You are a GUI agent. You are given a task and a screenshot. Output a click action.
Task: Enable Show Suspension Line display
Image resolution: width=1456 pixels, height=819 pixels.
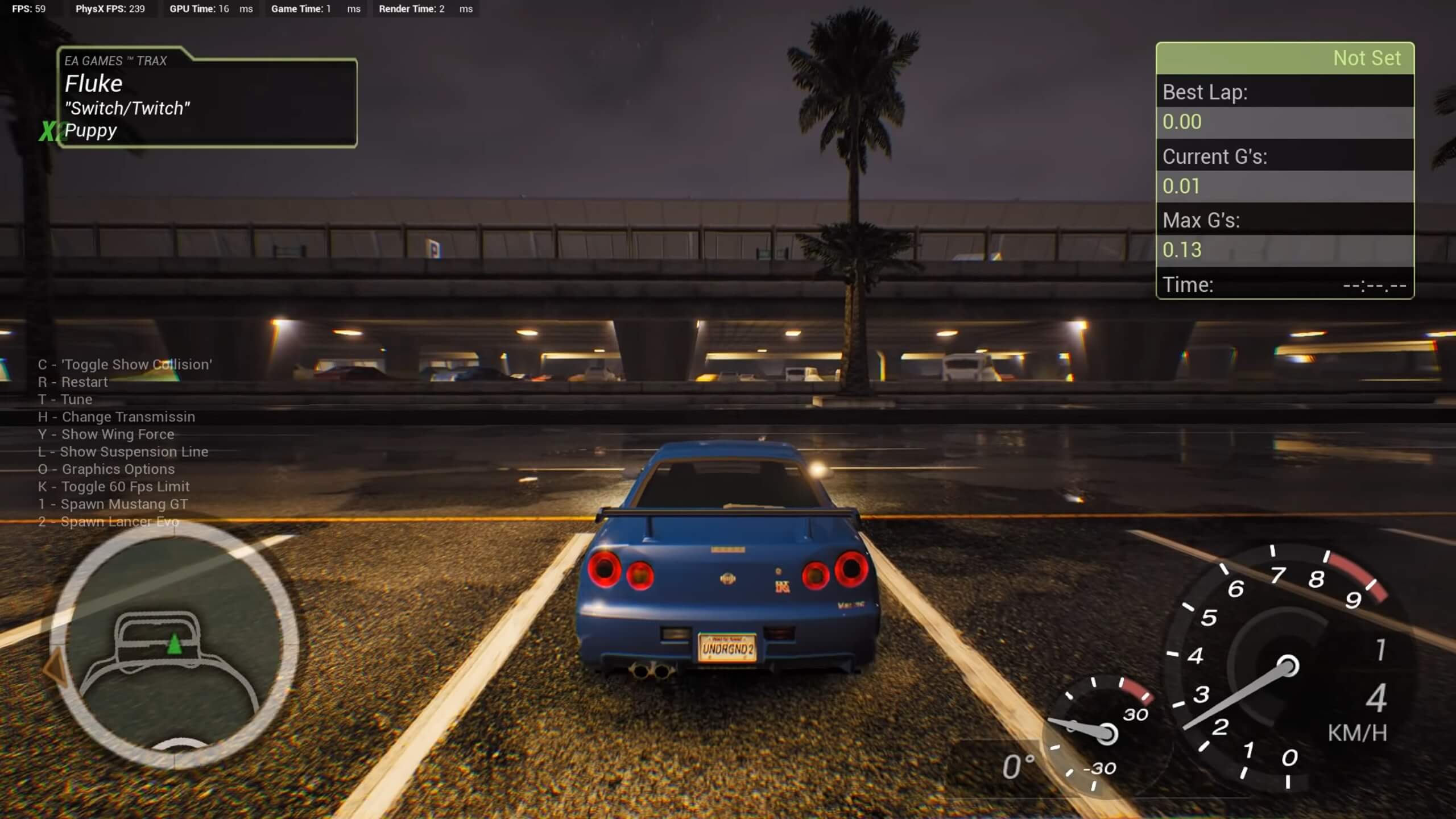123,452
